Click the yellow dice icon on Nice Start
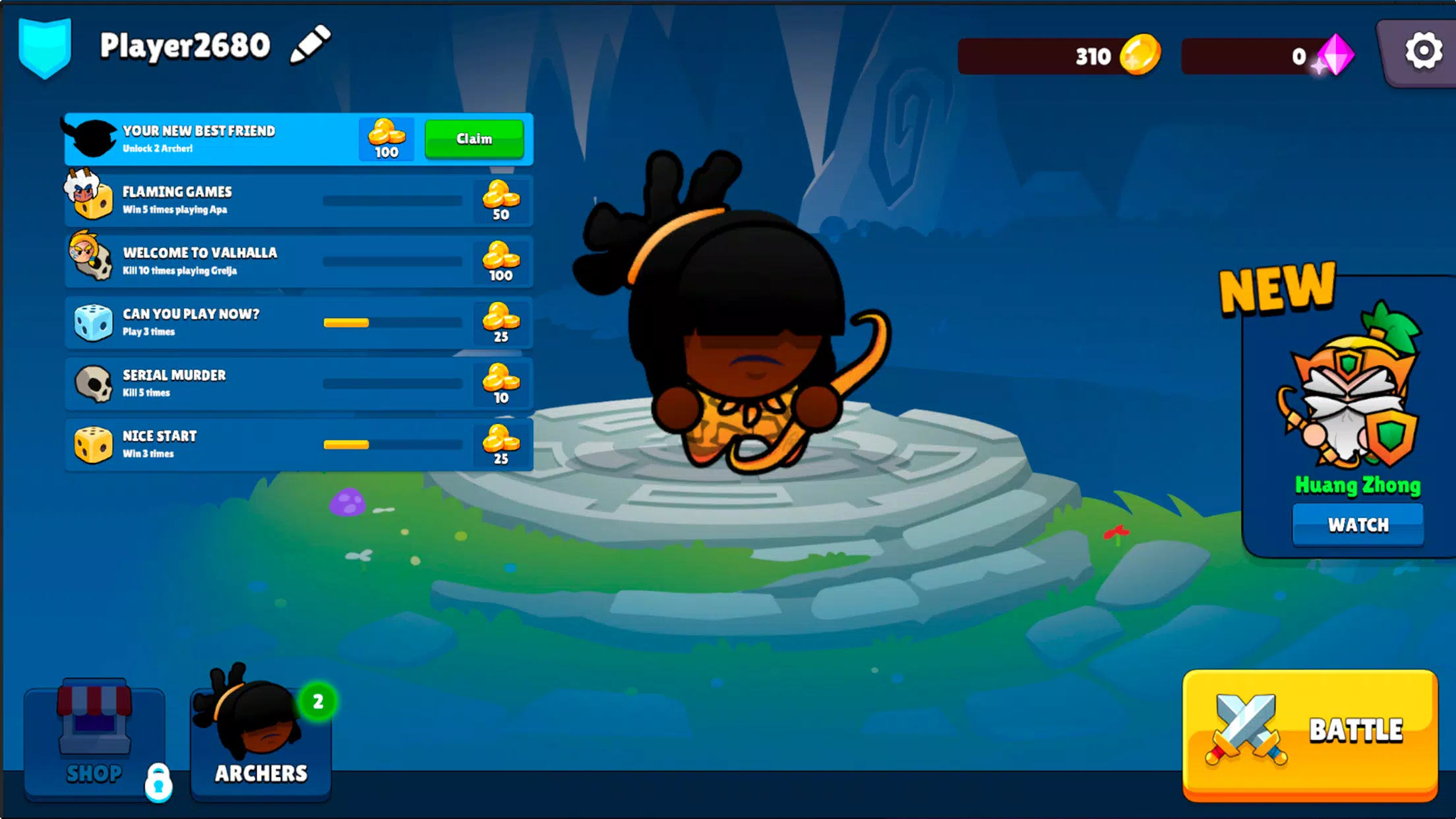This screenshot has width=1456, height=819. 93,444
